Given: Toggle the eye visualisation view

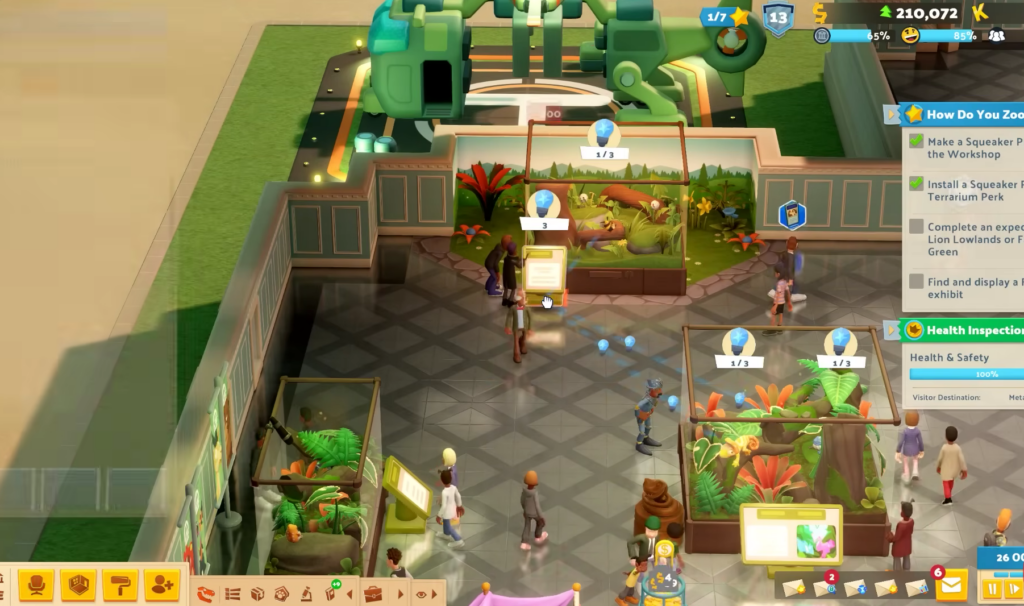Looking at the screenshot, I should [x=421, y=594].
